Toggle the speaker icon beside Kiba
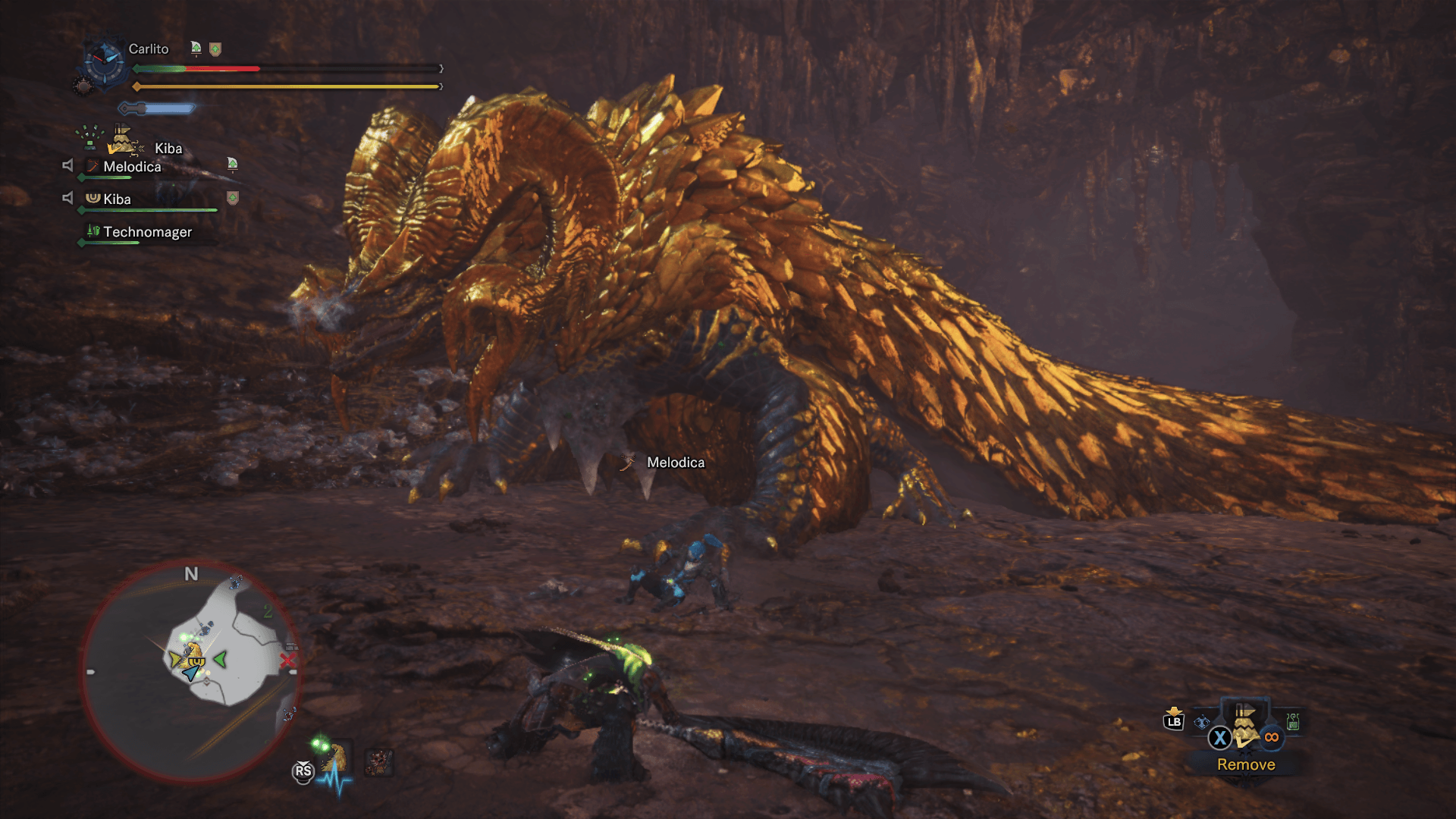 (x=67, y=198)
